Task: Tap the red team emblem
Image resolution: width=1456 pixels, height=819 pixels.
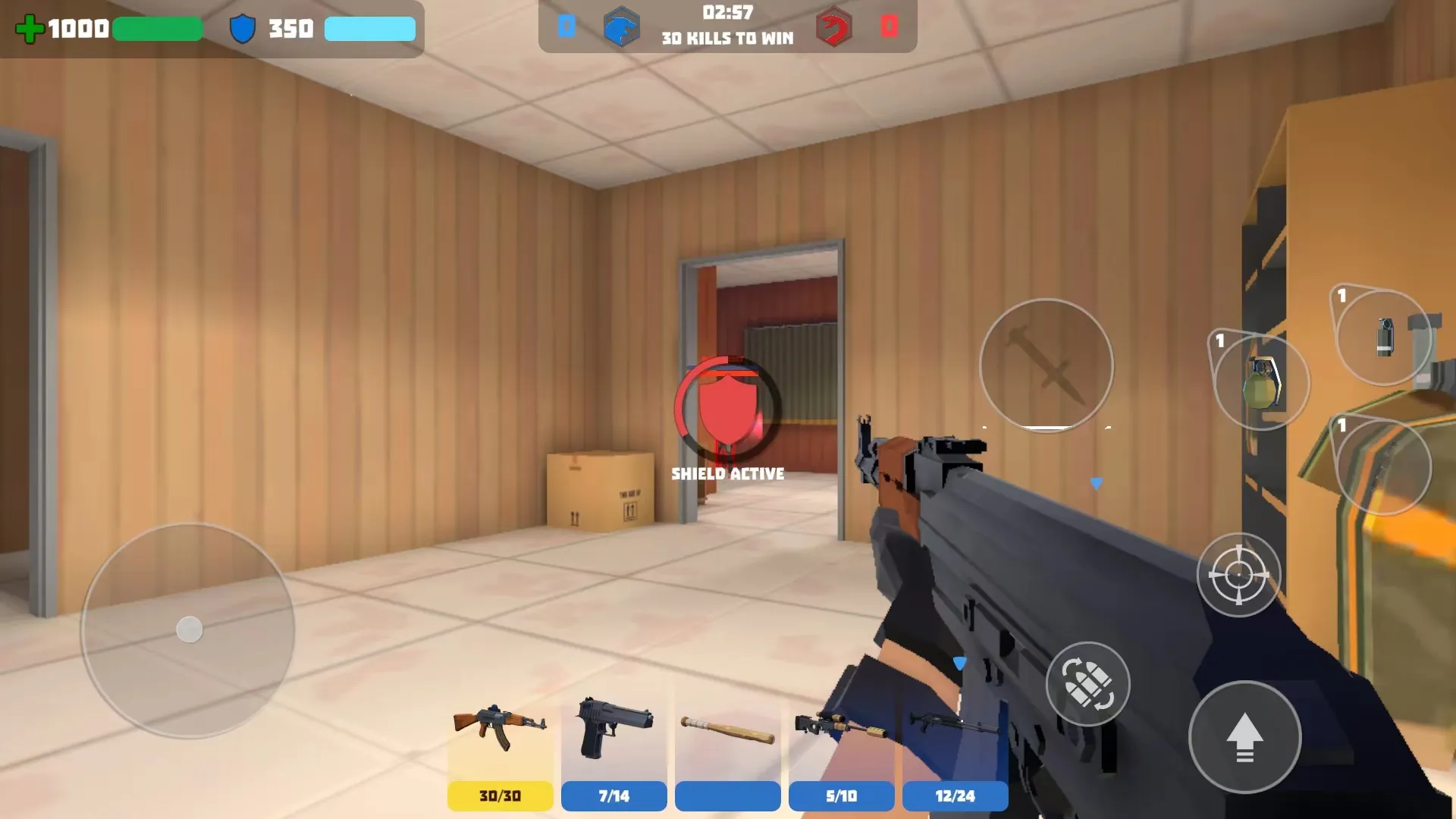Action: 833,29
